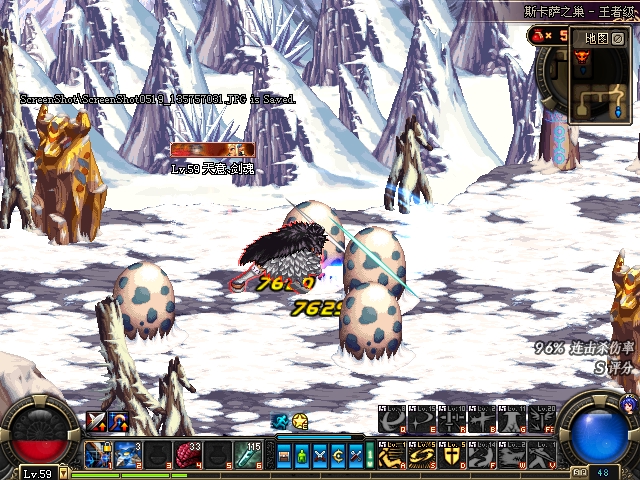640x480 pixels.
Task: Click the gold star icon above the menu bar
Action: click(300, 422)
